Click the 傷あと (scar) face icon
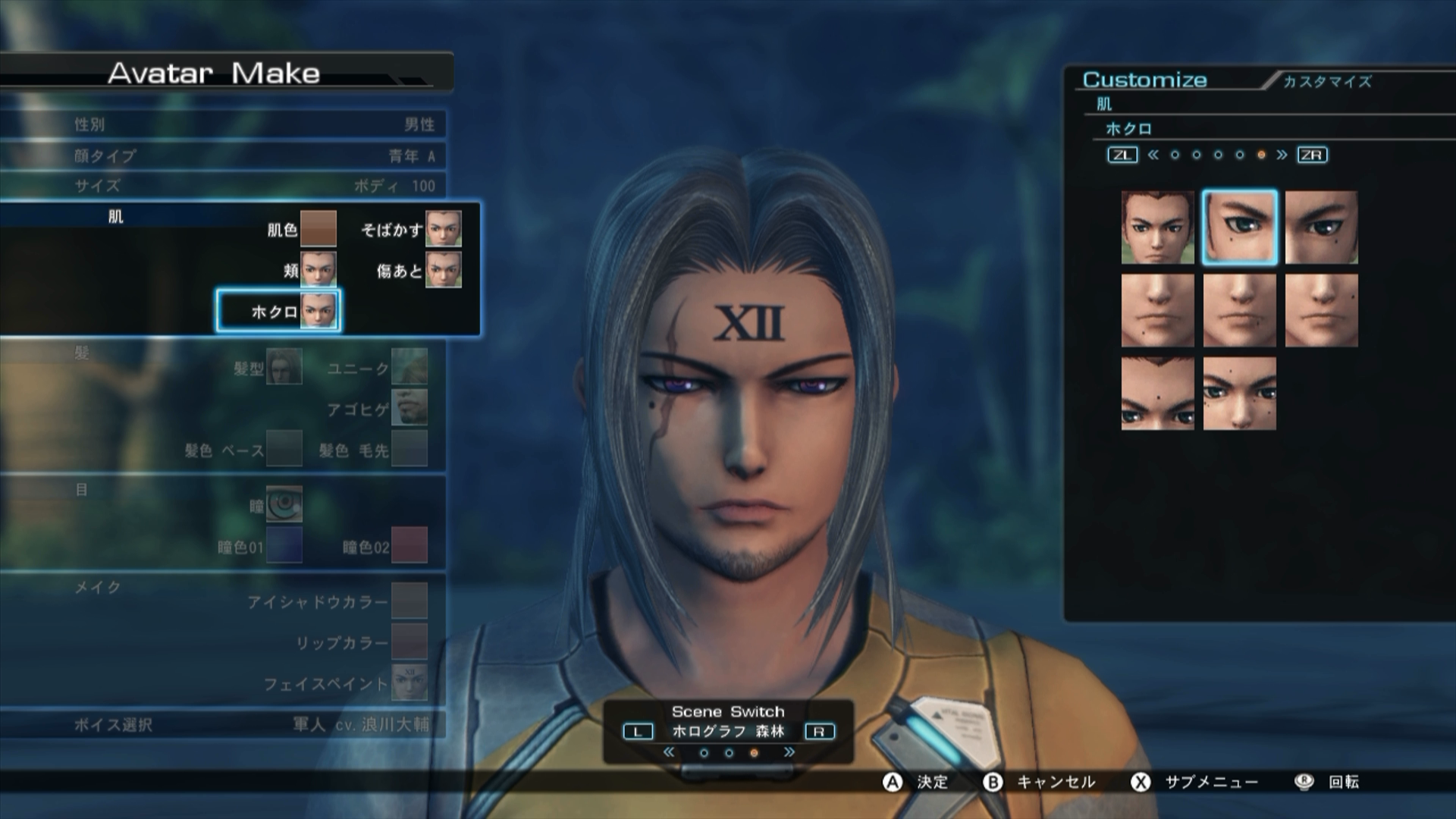 coord(444,271)
